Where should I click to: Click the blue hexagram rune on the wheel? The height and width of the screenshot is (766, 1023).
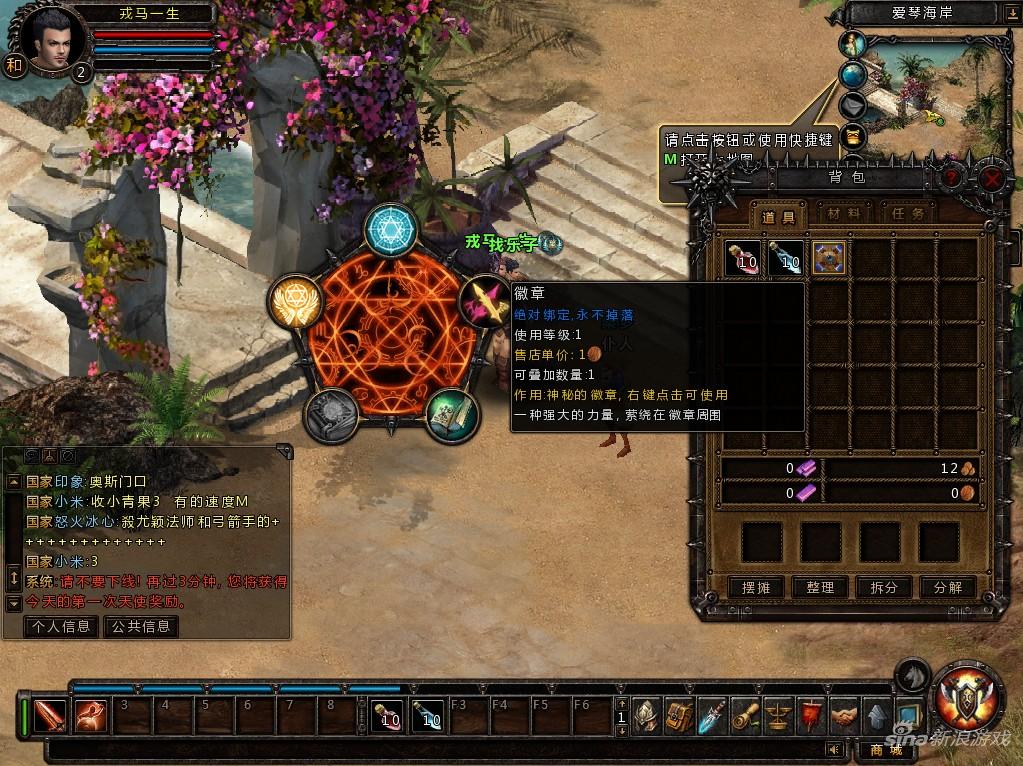click(389, 230)
